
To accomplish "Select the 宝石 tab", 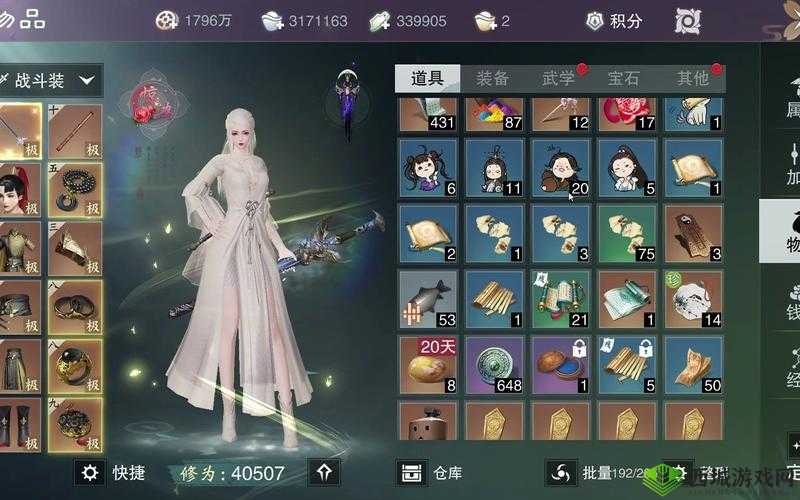I will point(624,78).
